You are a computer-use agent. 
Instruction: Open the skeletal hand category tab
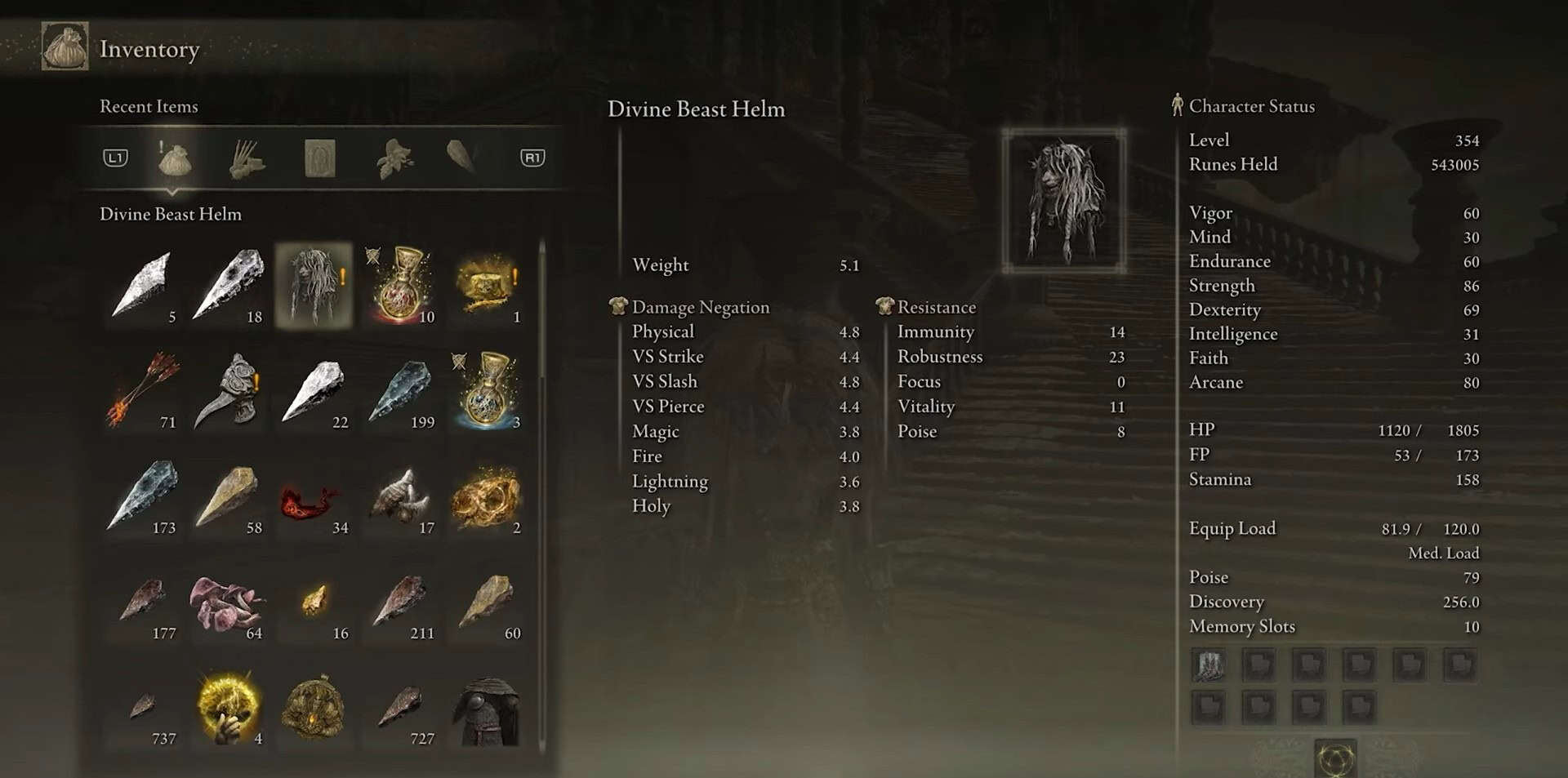[x=246, y=158]
